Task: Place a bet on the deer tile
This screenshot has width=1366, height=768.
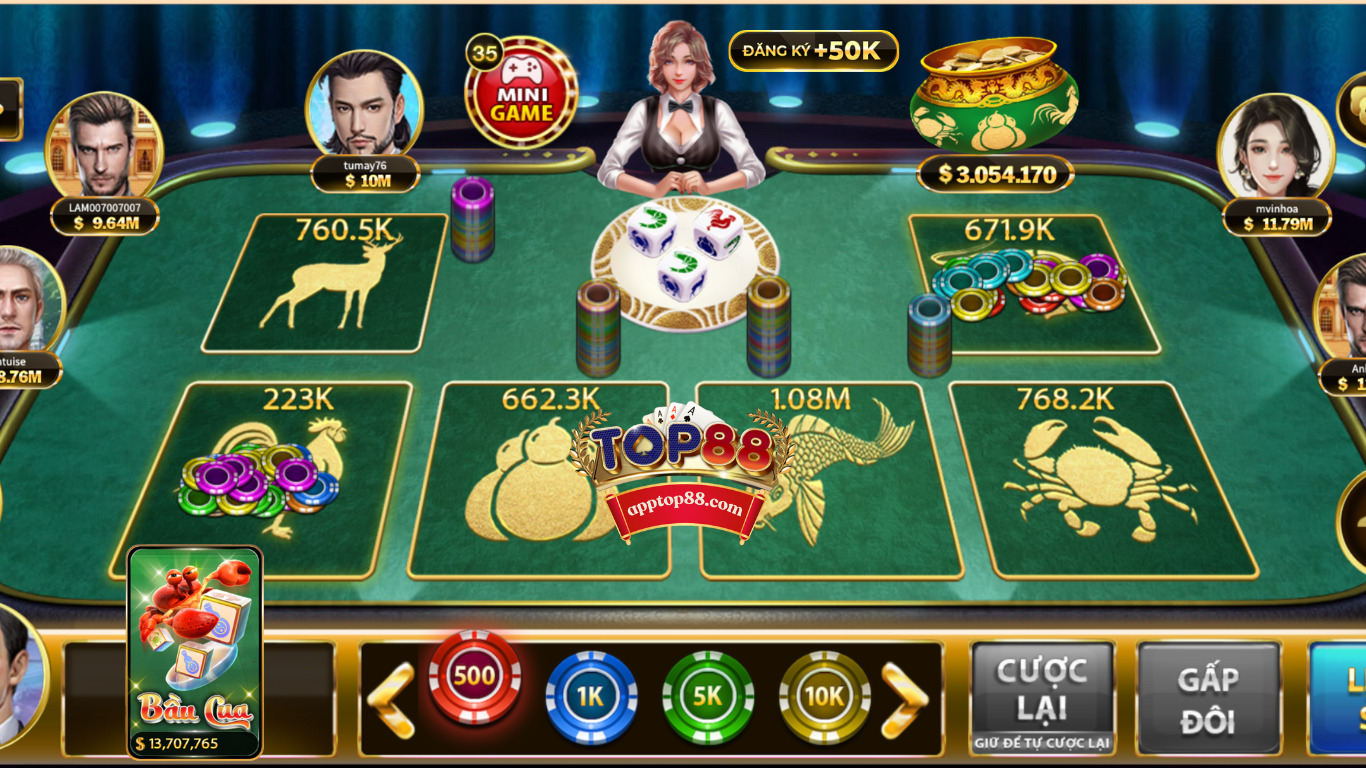Action: click(325, 285)
